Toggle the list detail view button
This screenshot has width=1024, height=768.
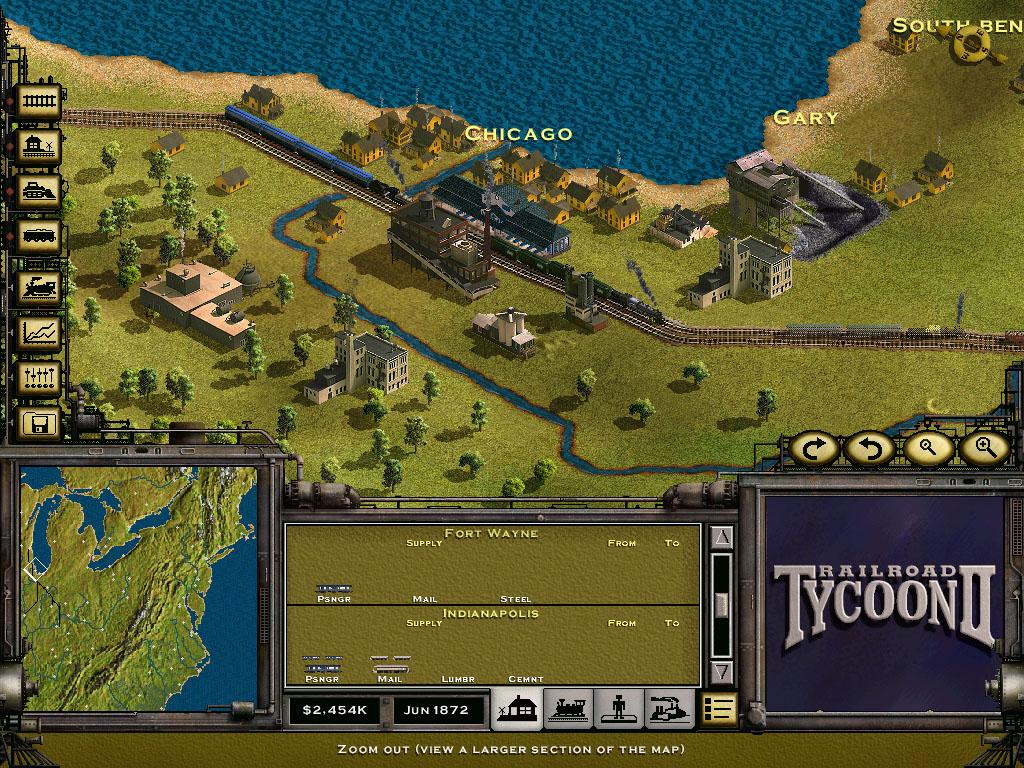tap(719, 709)
